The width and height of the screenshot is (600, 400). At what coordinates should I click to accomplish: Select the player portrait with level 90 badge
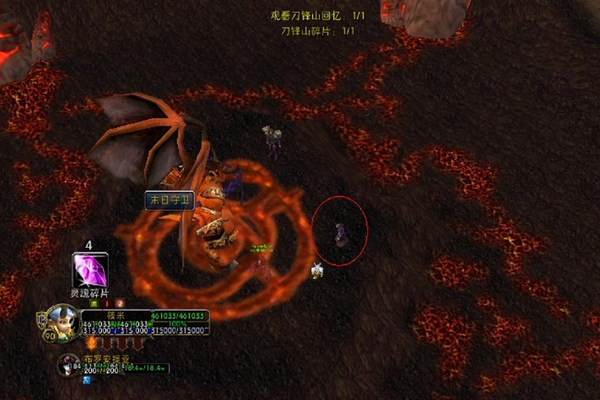click(x=61, y=323)
